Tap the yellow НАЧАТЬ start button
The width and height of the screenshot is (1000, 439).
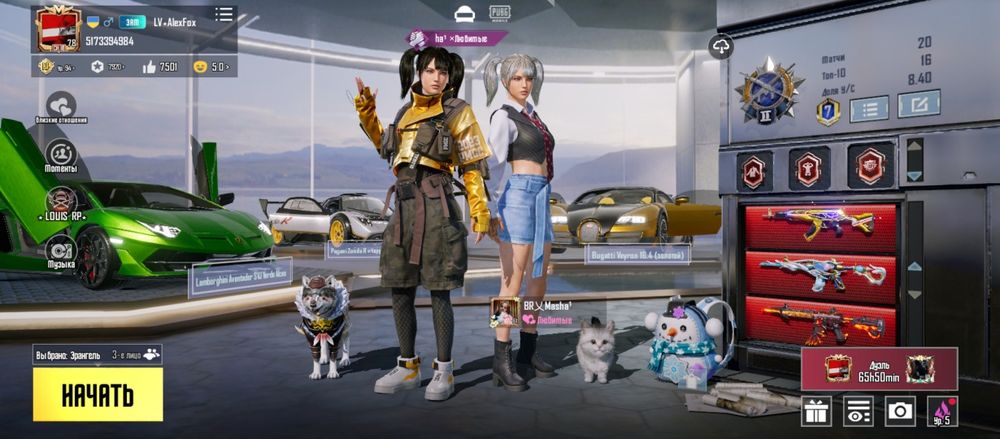[97, 394]
